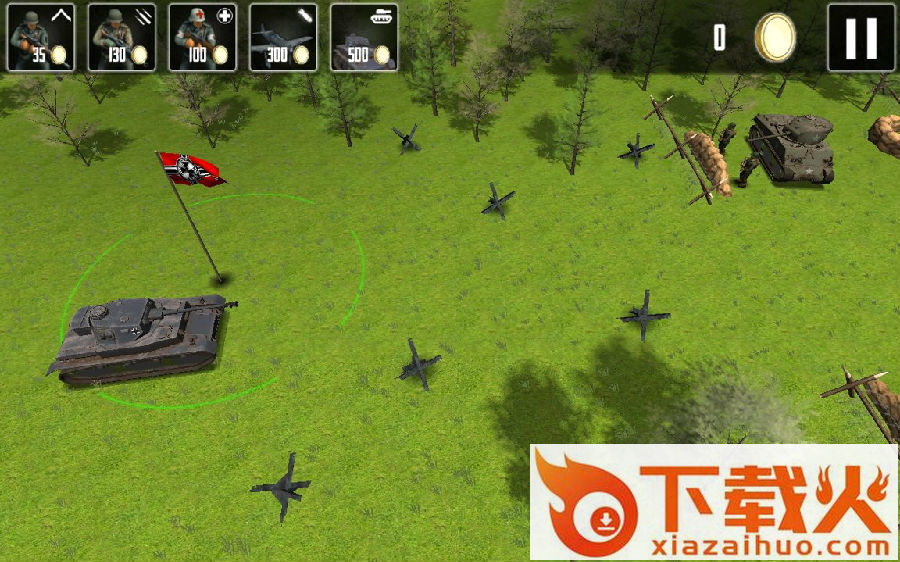900x562 pixels.
Task: Buy the 35-coin rifleman soldier
Action: [x=41, y=37]
